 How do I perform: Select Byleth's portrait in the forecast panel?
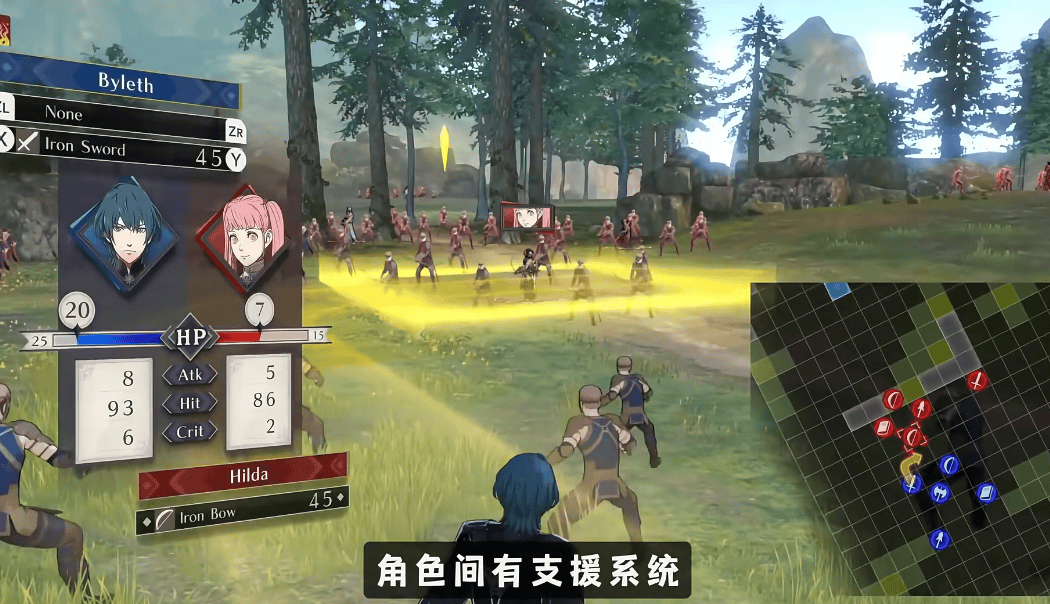124,234
